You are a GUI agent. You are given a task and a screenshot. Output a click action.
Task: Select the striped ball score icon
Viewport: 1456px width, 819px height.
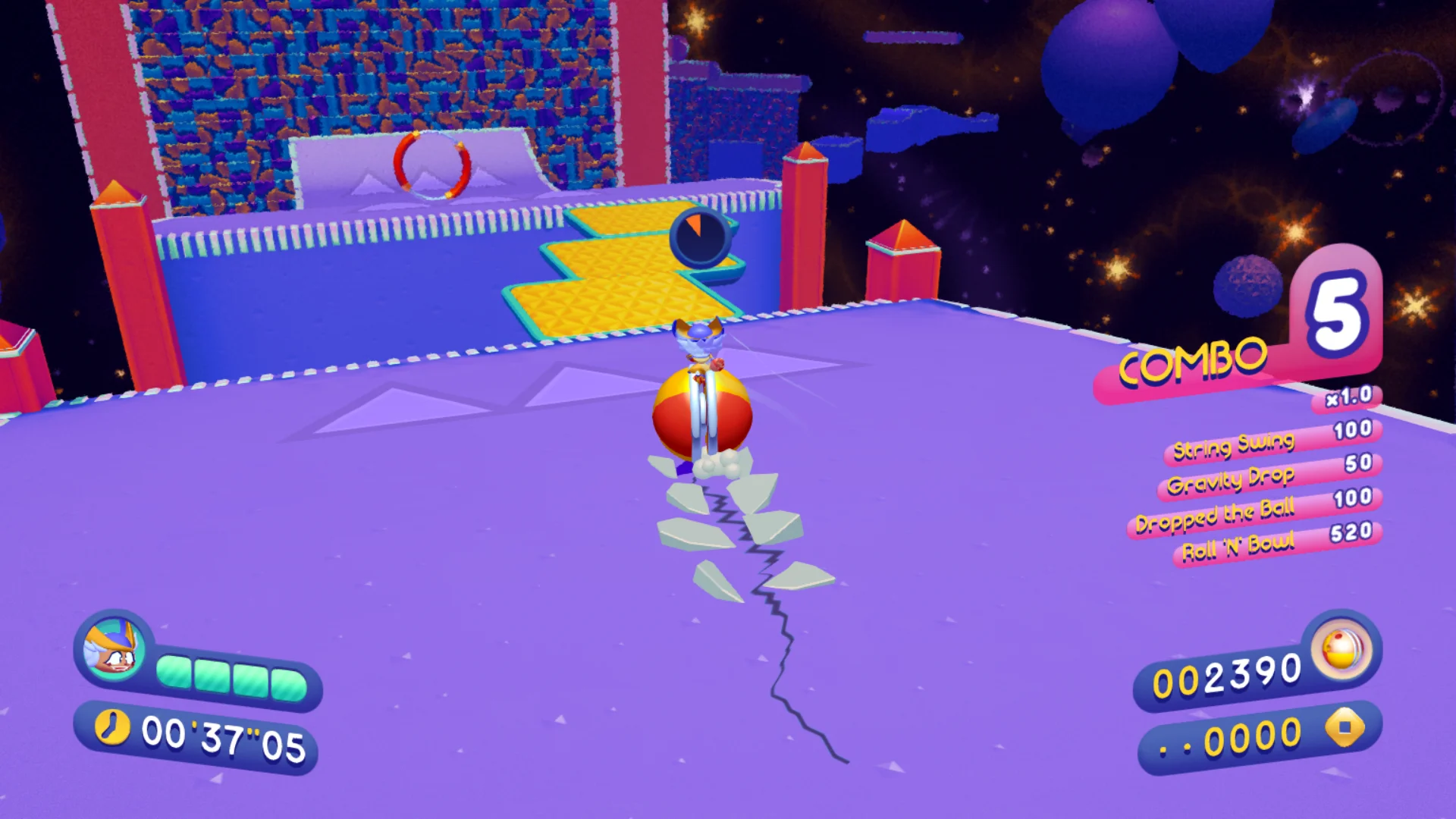point(1341,649)
